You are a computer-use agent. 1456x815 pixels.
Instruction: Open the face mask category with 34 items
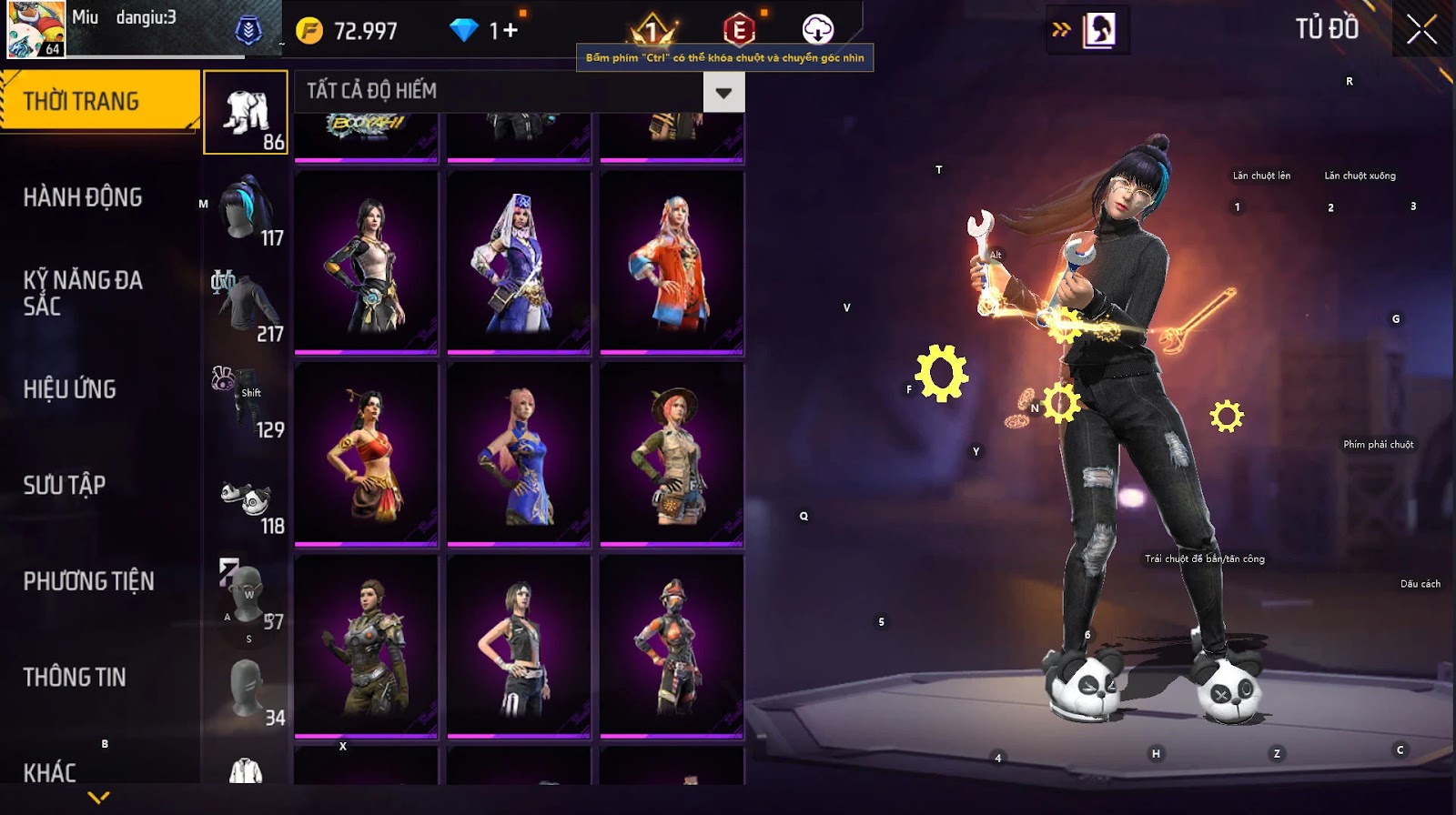coord(246,691)
